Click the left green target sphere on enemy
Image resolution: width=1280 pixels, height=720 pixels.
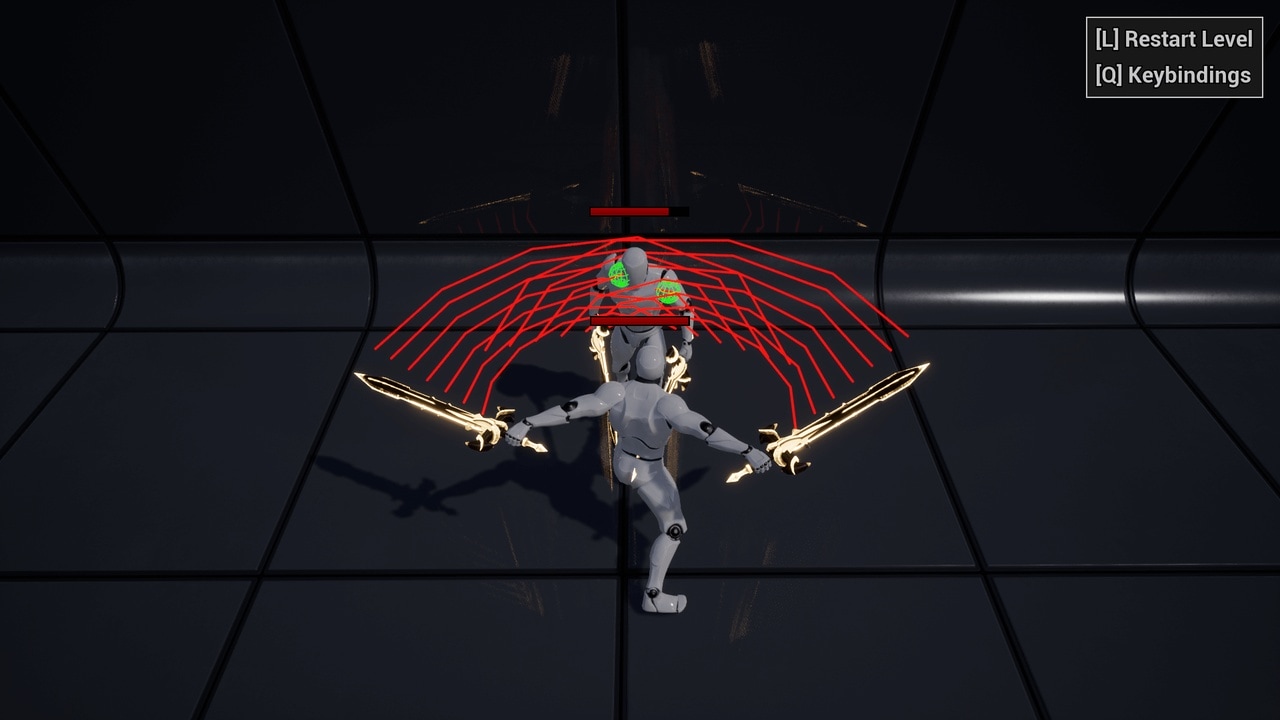pos(618,276)
